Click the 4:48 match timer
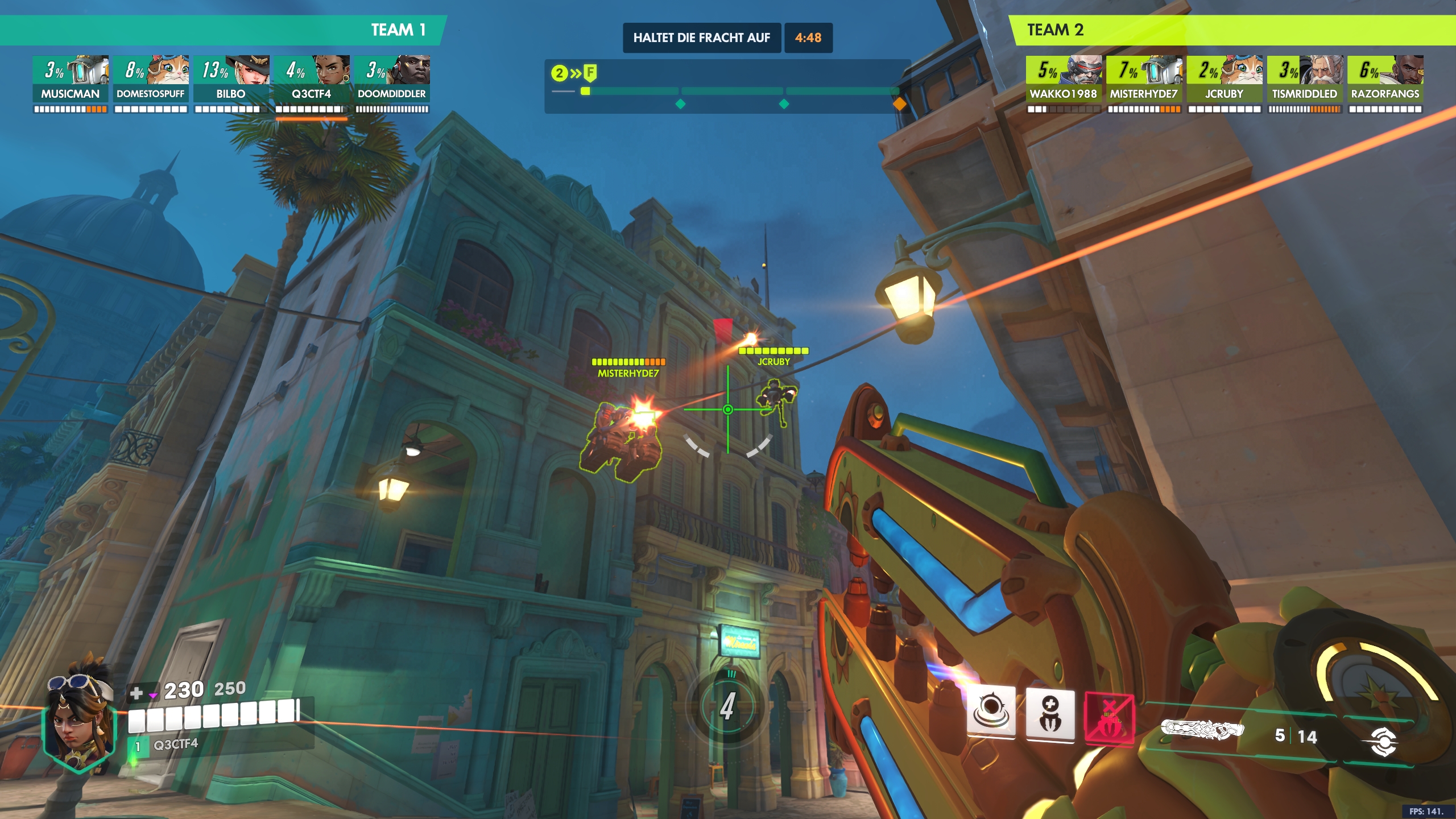 808,38
